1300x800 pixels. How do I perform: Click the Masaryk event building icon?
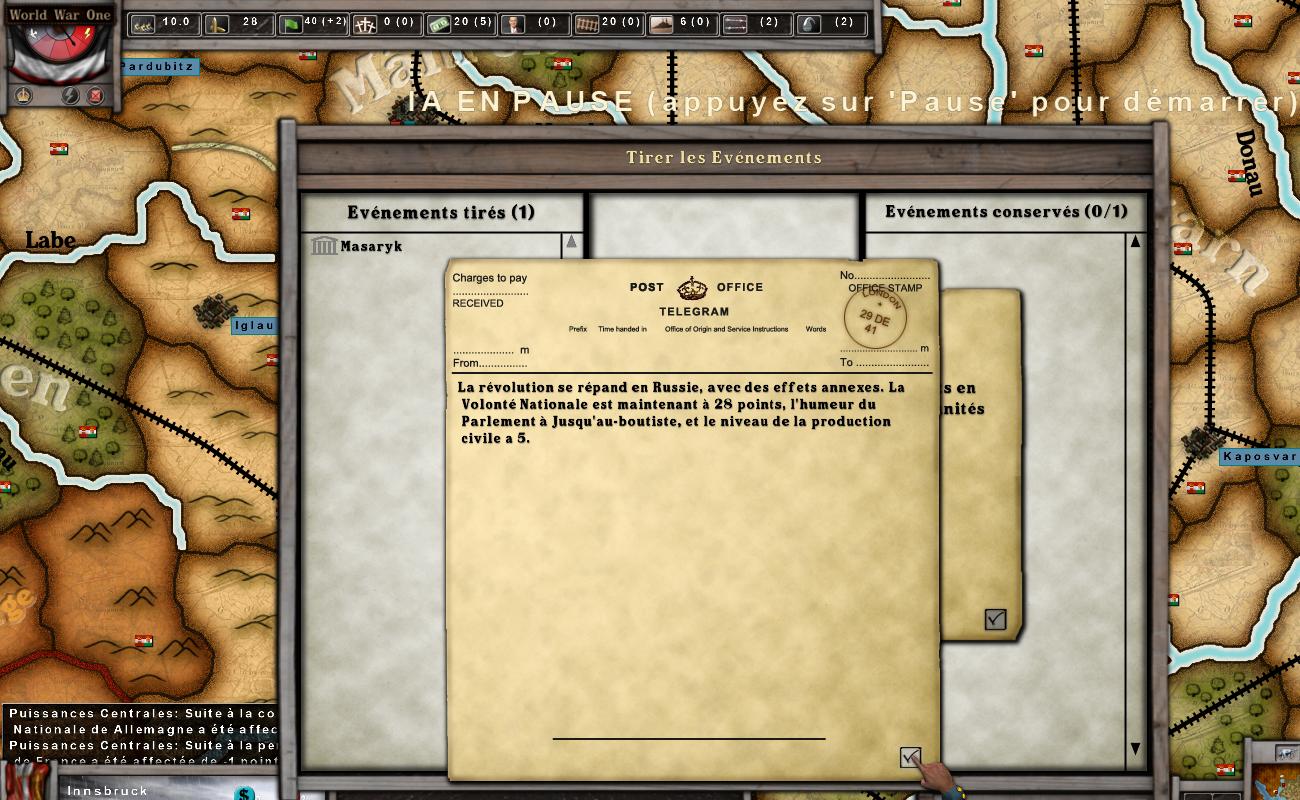point(323,245)
